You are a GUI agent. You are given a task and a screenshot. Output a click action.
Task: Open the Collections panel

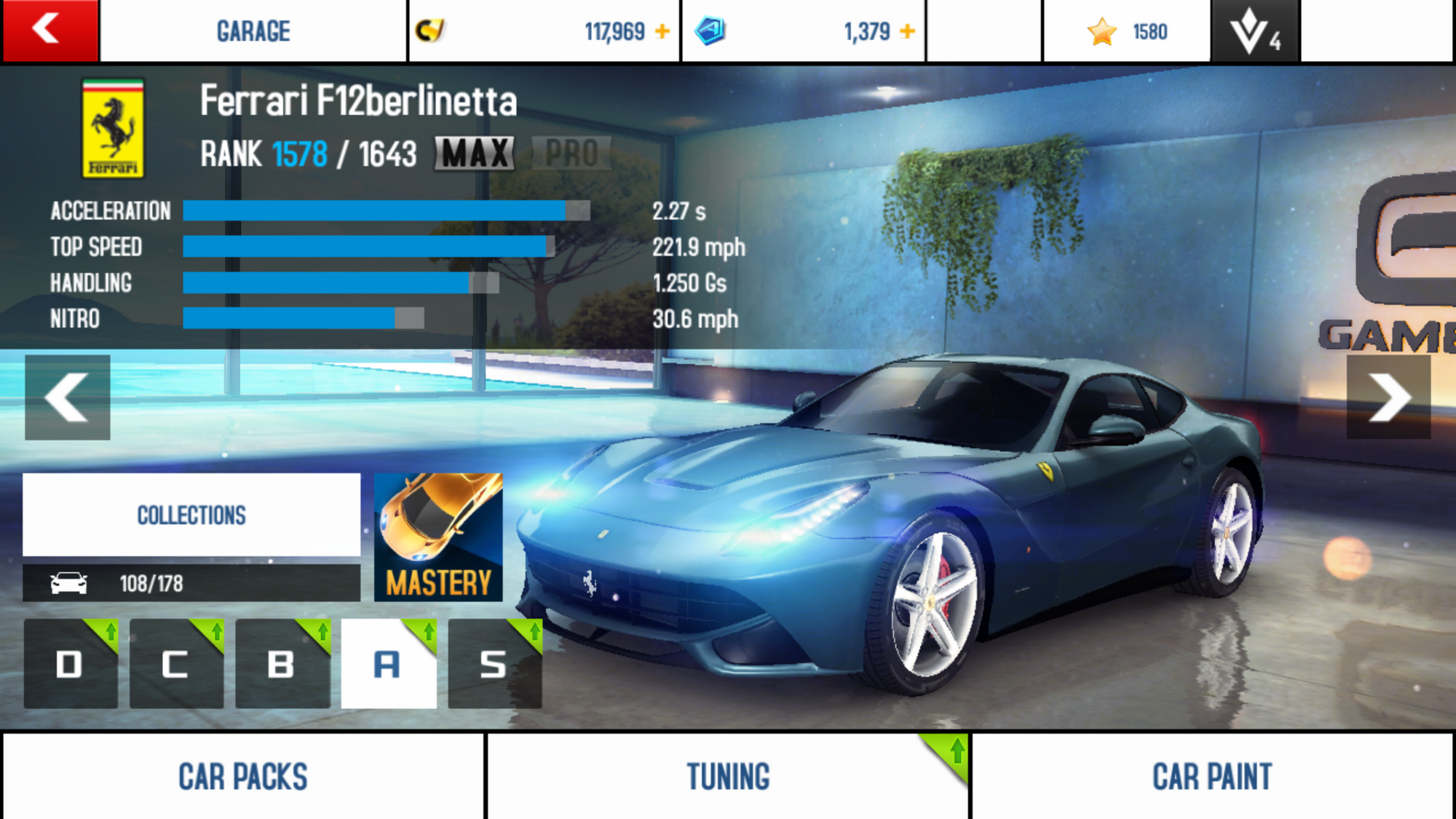pos(191,515)
